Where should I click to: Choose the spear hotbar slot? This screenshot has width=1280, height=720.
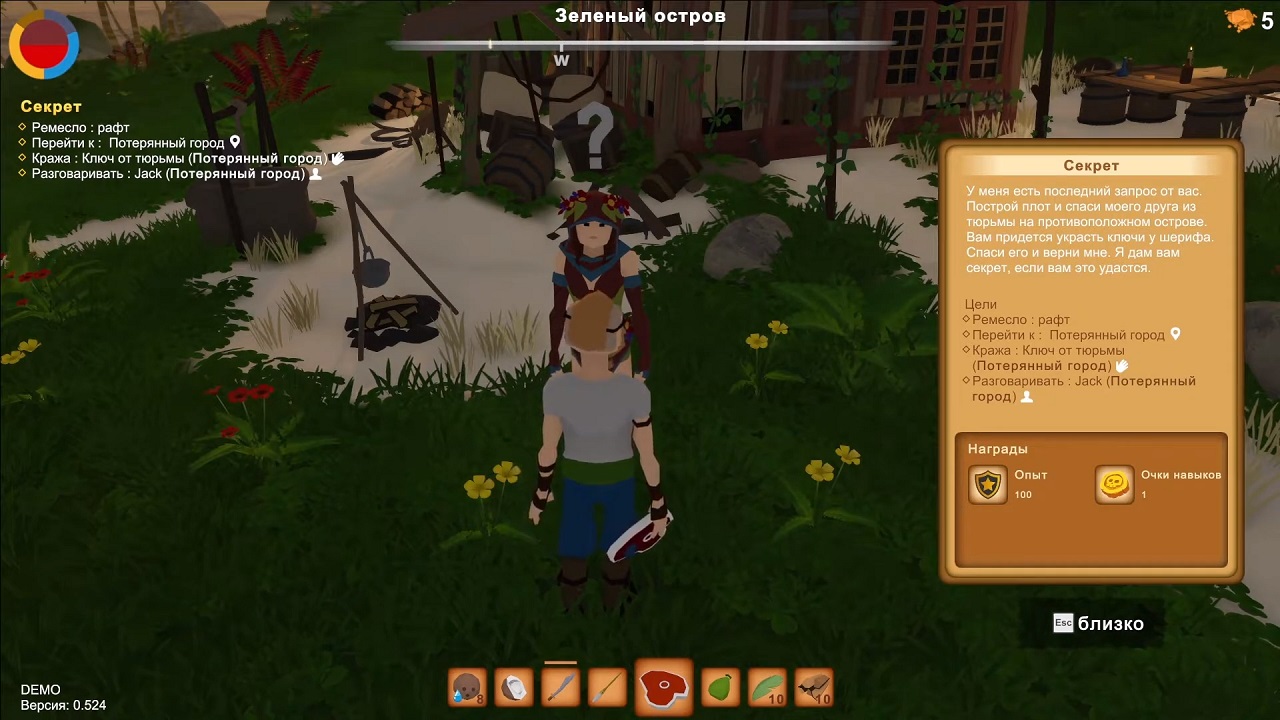607,687
